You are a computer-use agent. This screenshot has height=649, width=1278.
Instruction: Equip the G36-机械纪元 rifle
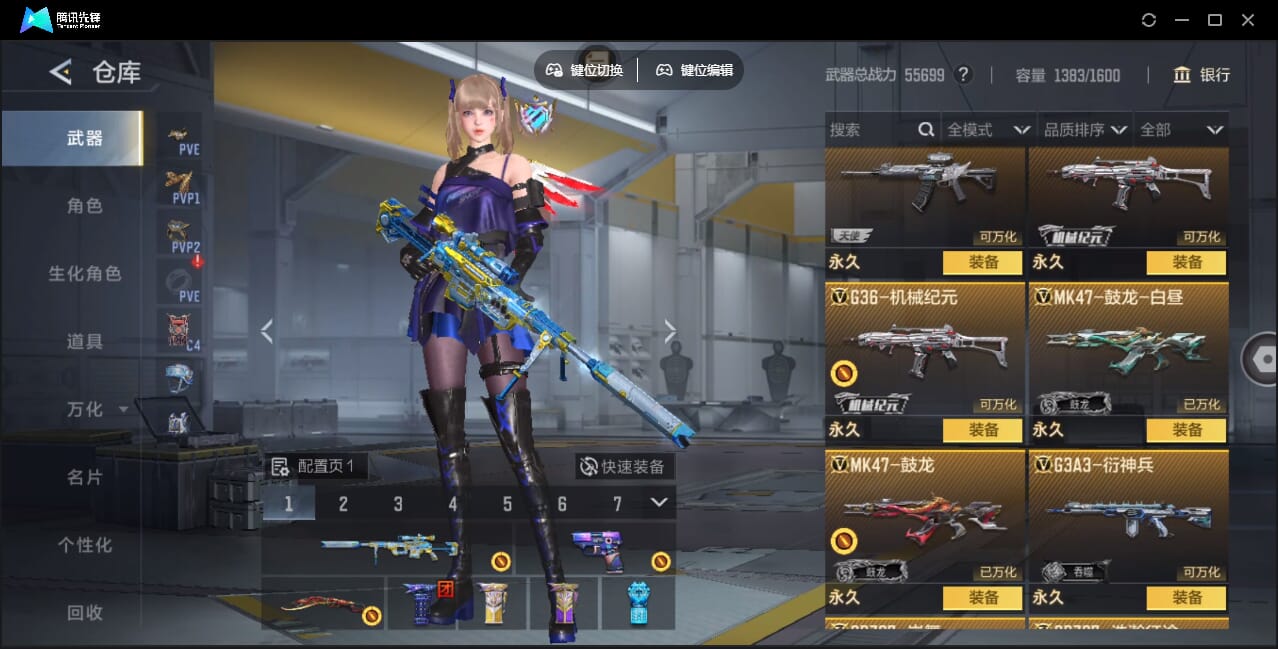pyautogui.click(x=983, y=430)
